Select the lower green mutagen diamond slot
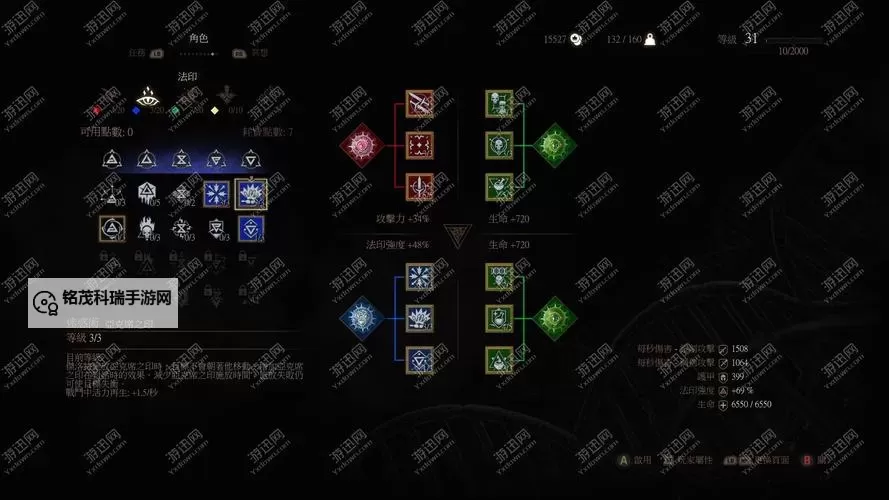 (553, 318)
